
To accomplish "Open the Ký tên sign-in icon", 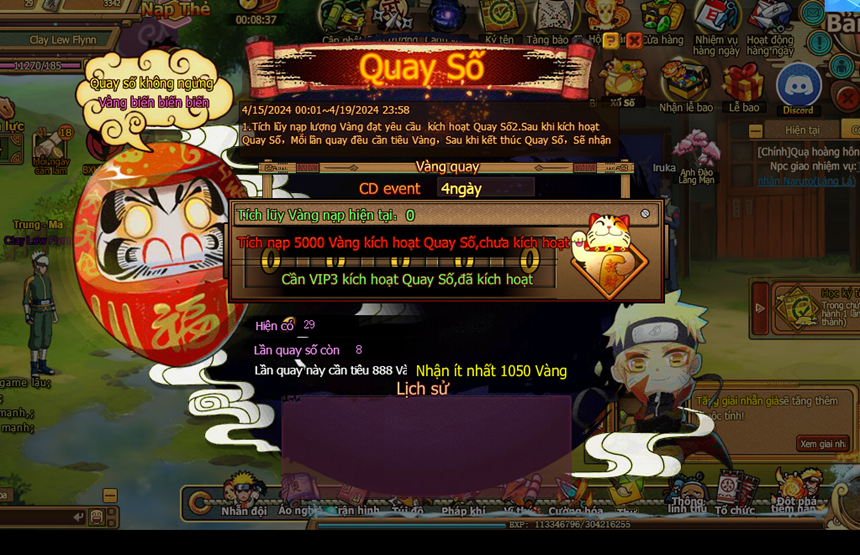I will click(x=499, y=22).
